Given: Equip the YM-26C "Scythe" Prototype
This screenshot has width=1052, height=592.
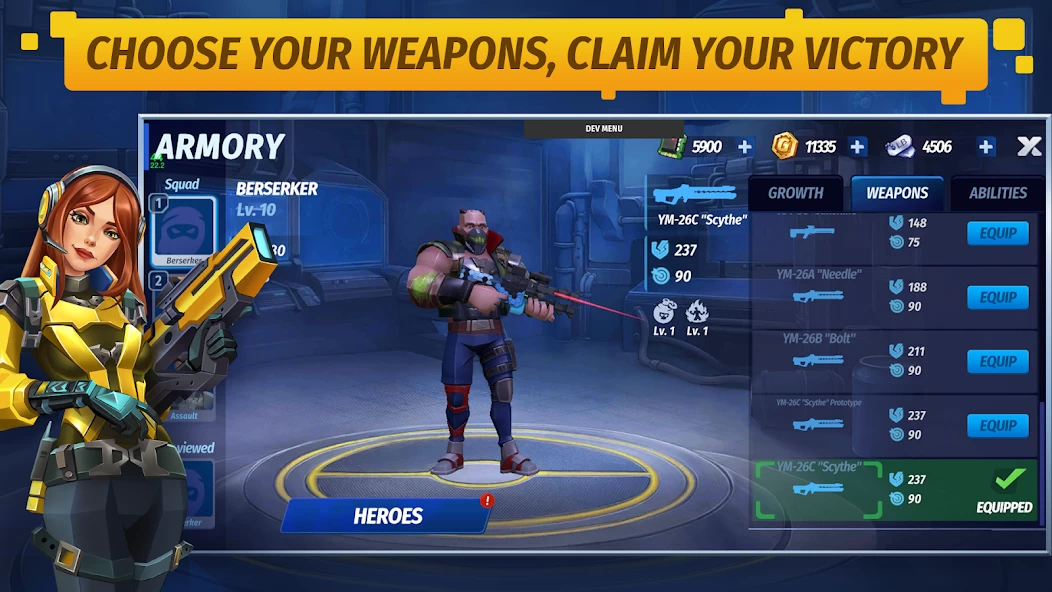Looking at the screenshot, I should click(997, 426).
